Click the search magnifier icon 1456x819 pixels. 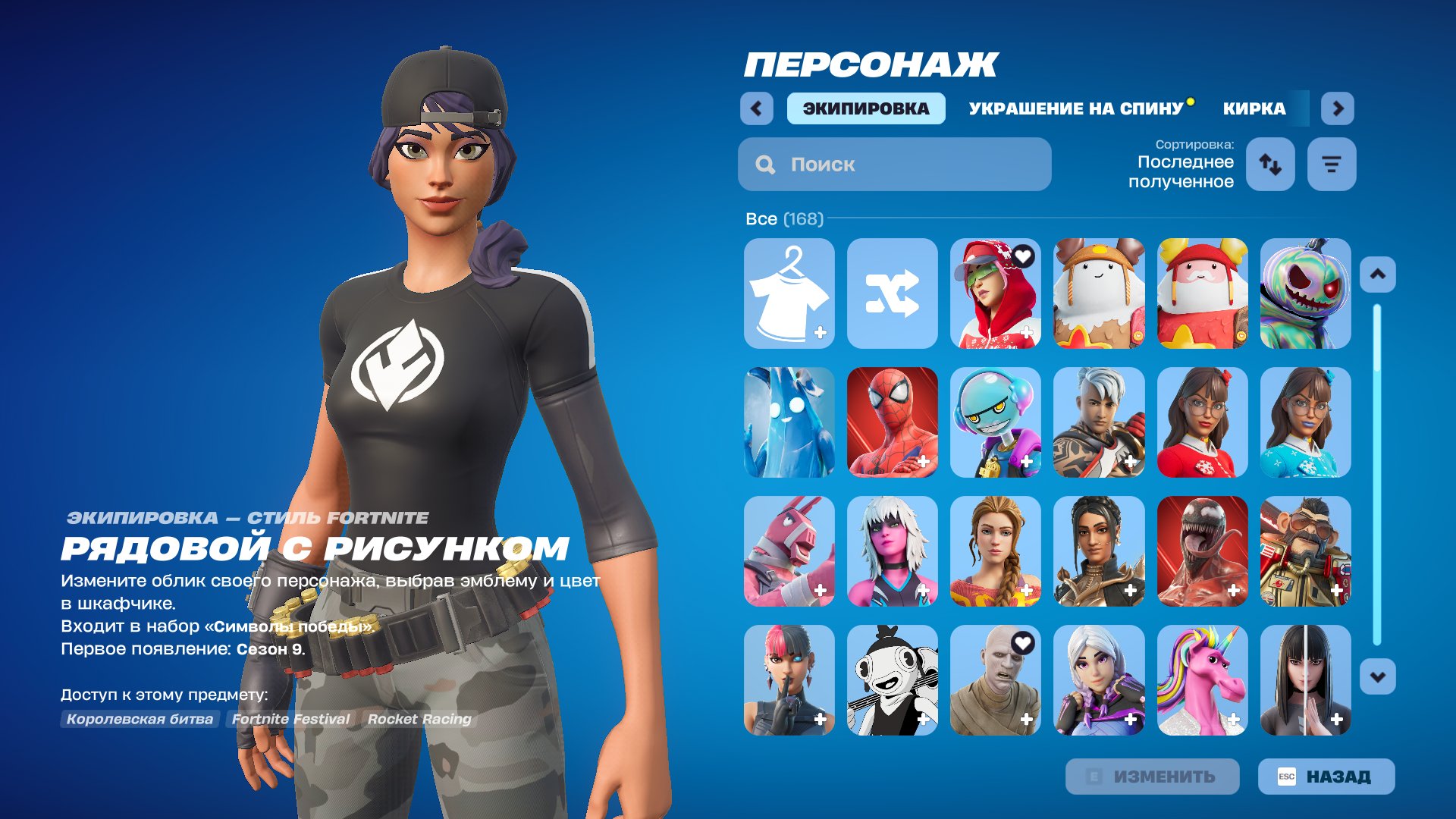tap(764, 164)
